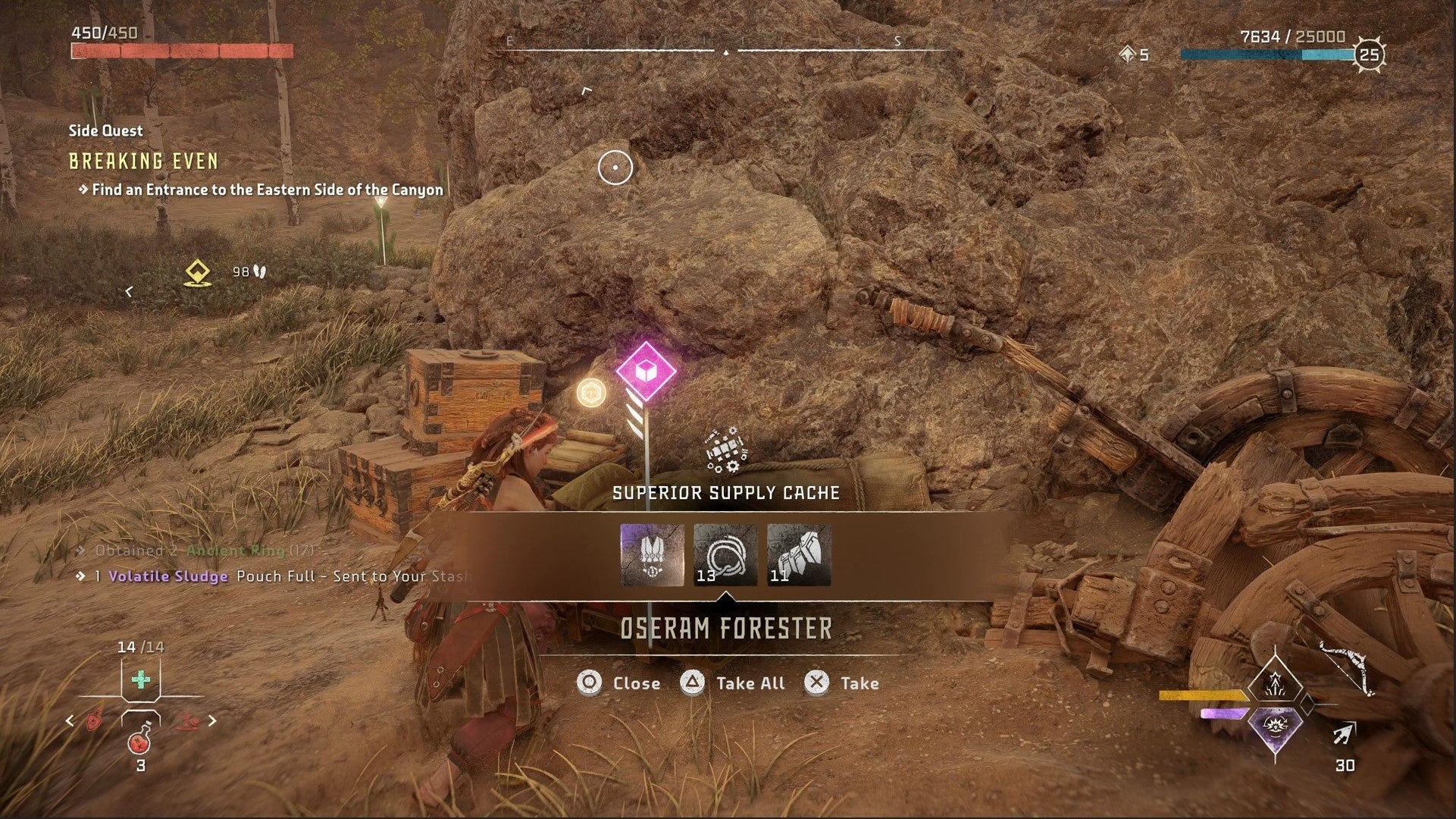Screen dimensions: 1456x819
Task: Open skills via the skill points icon
Action: (x=1127, y=54)
